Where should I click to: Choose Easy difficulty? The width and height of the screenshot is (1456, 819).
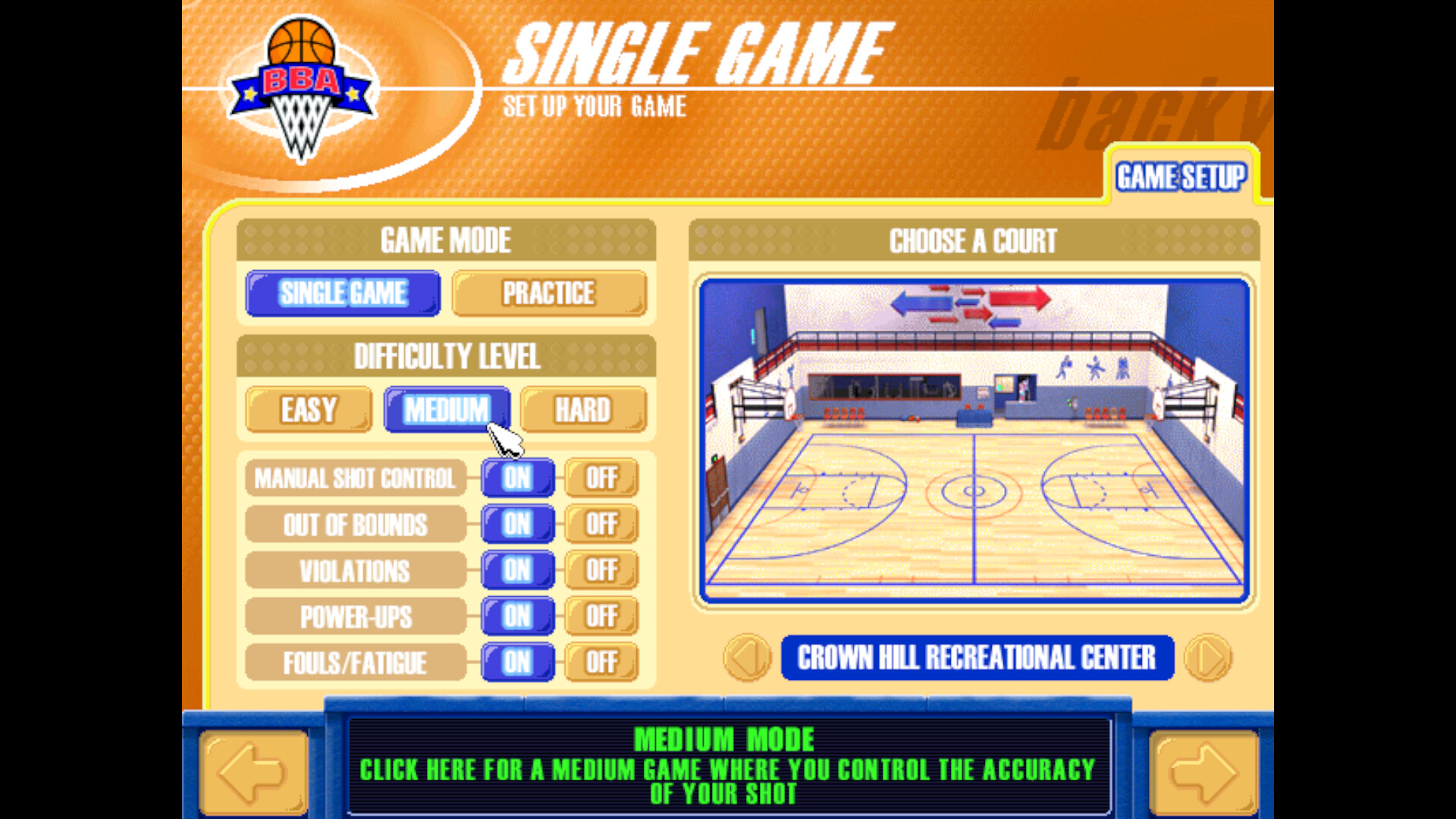click(308, 409)
